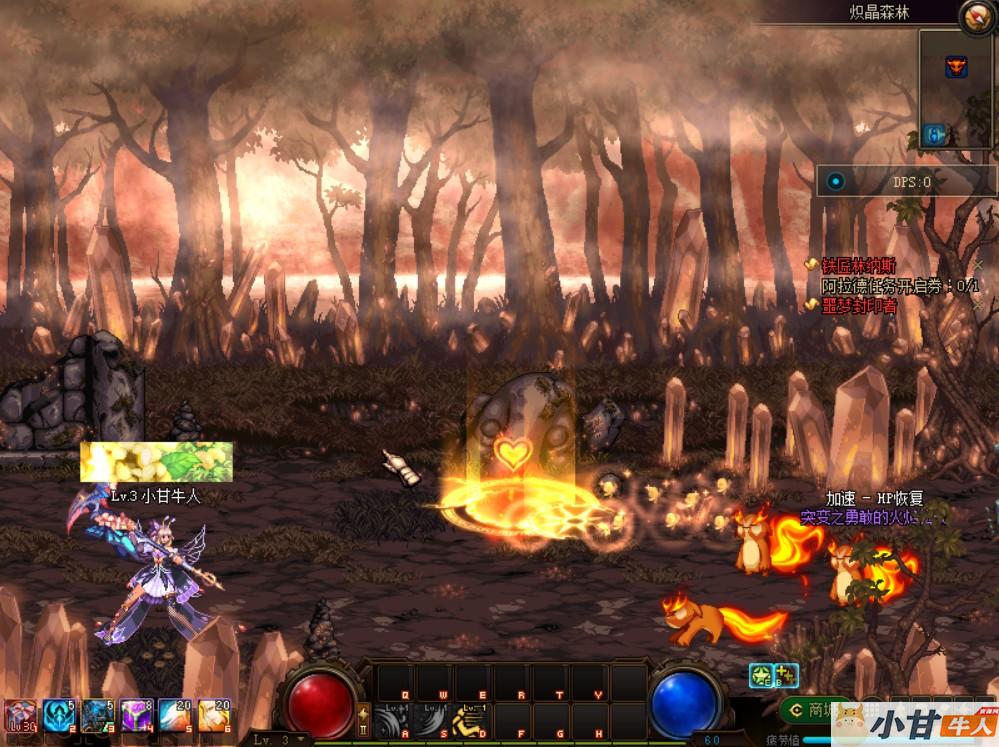Use the white feather item in slot 5
The image size is (999, 747).
[175, 717]
